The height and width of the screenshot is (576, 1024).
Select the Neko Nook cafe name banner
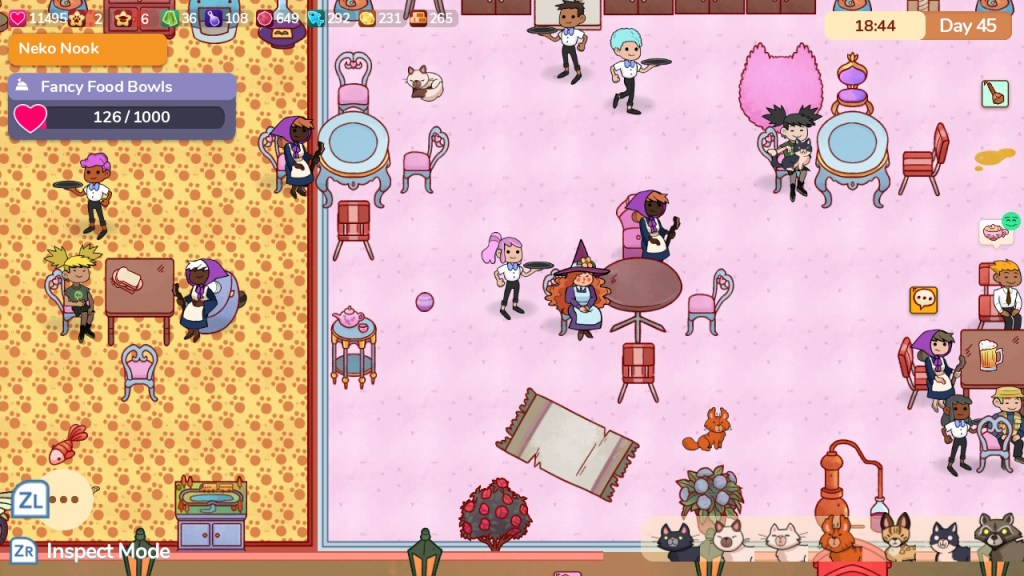[x=88, y=48]
